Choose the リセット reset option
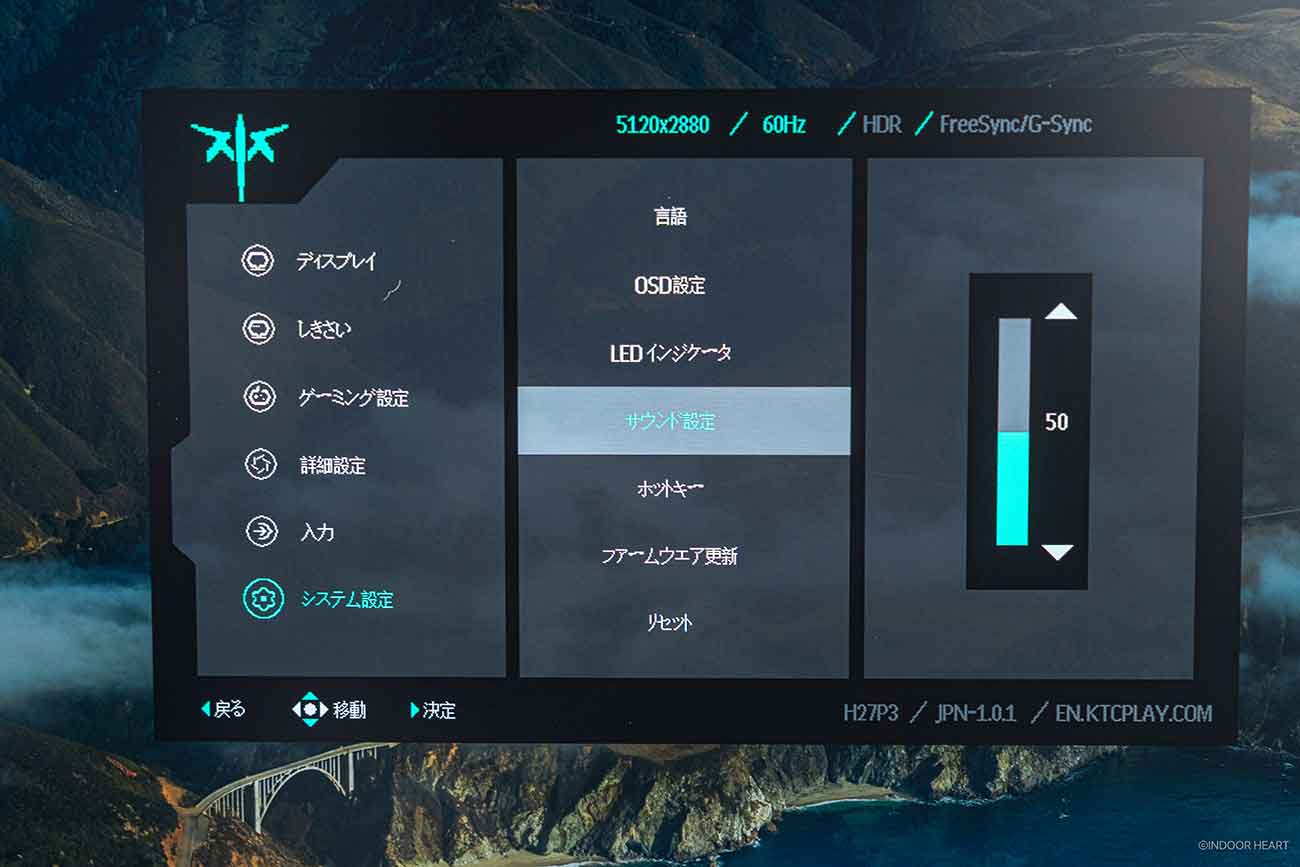The width and height of the screenshot is (1300, 867). click(x=671, y=623)
